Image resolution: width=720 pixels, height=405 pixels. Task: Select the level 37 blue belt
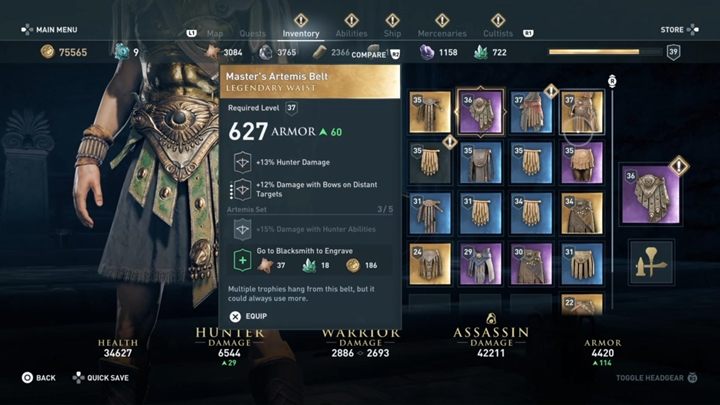pyautogui.click(x=531, y=112)
